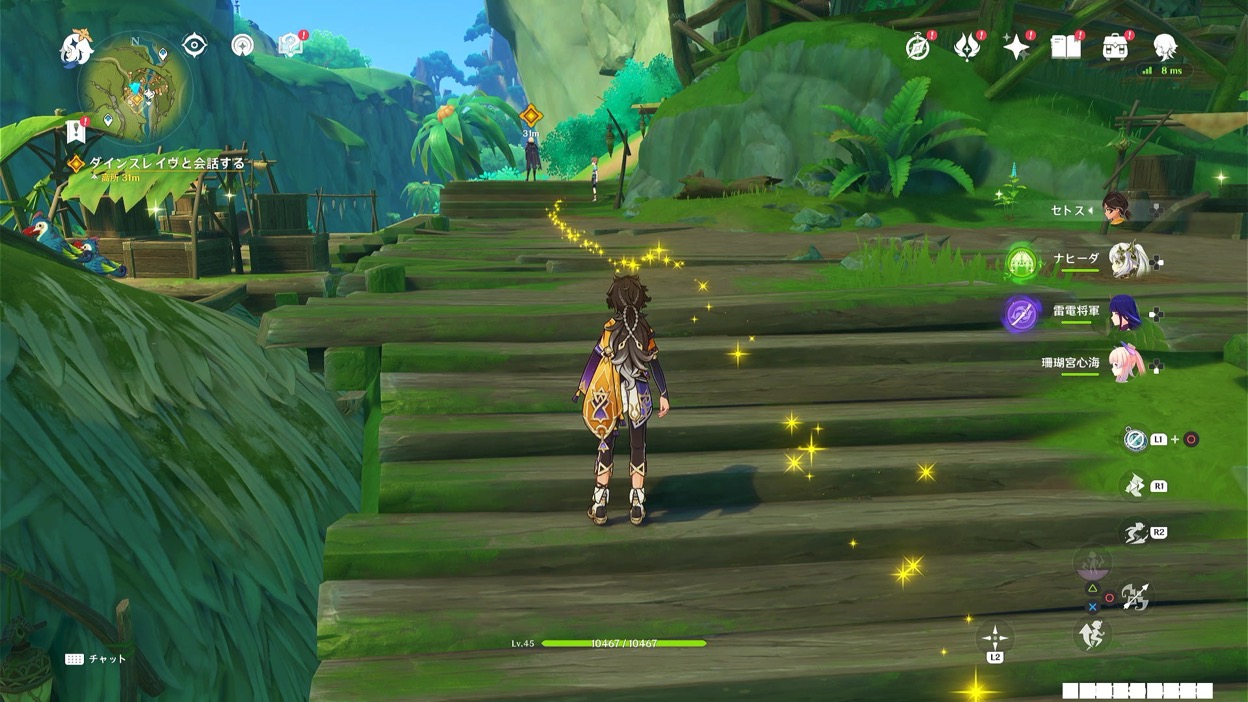Open the quest bookmark icon below the minimap
This screenshot has height=702, width=1248.
76,131
